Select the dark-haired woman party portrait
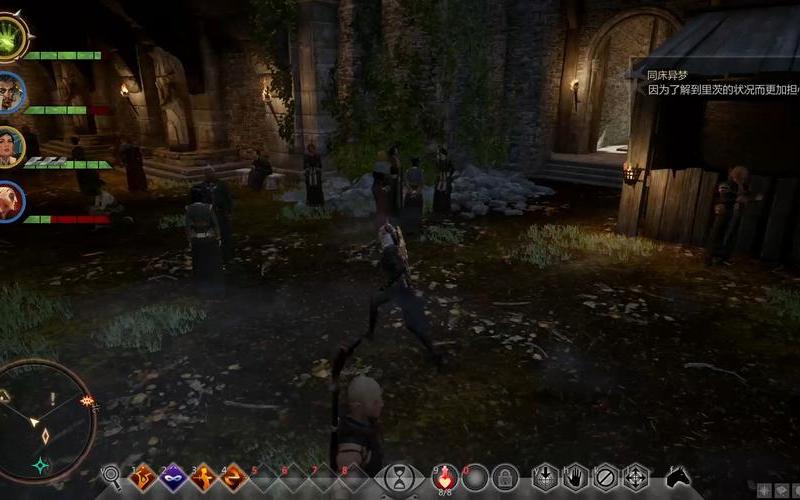 (x=11, y=146)
